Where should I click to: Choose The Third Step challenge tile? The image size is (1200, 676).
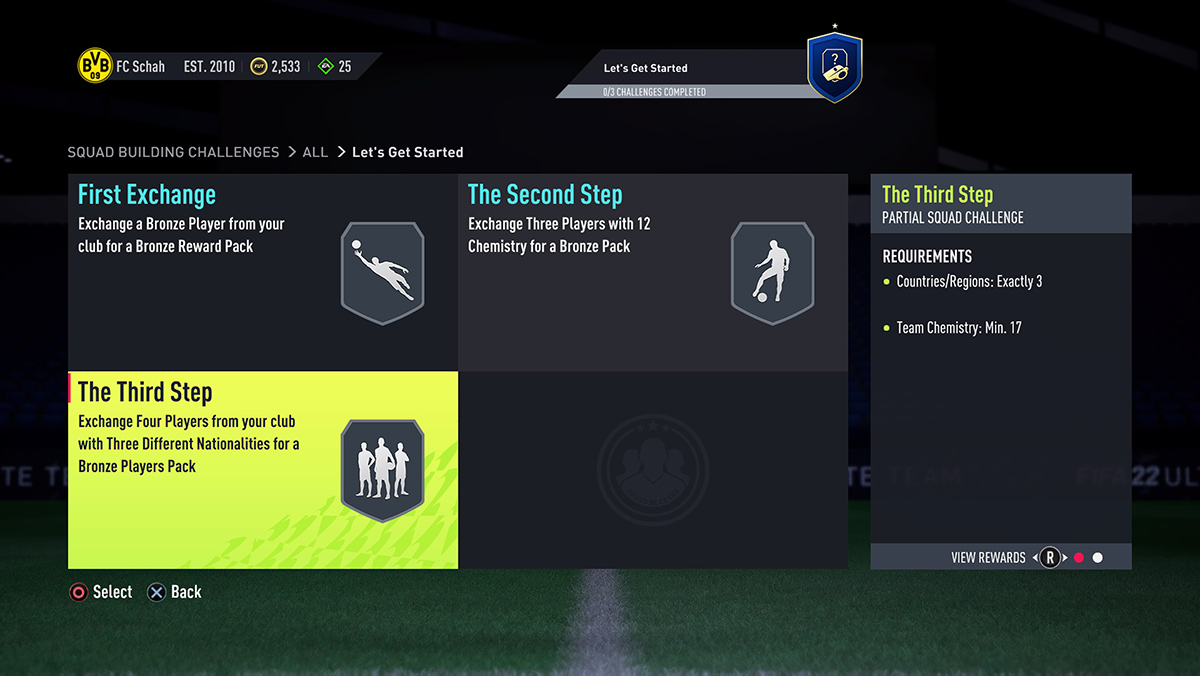(x=262, y=470)
